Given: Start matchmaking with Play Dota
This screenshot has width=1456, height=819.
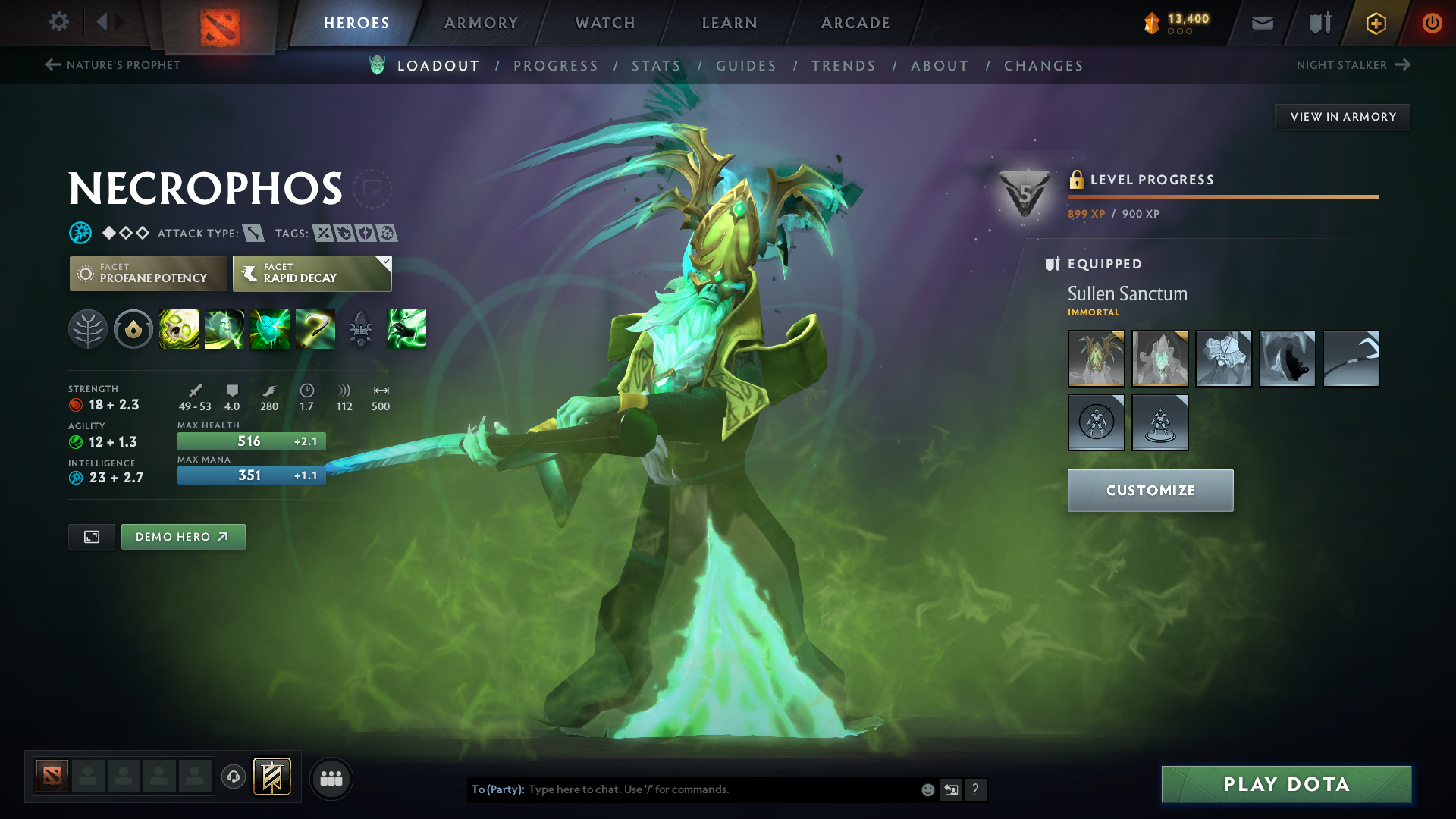Looking at the screenshot, I should tap(1286, 784).
